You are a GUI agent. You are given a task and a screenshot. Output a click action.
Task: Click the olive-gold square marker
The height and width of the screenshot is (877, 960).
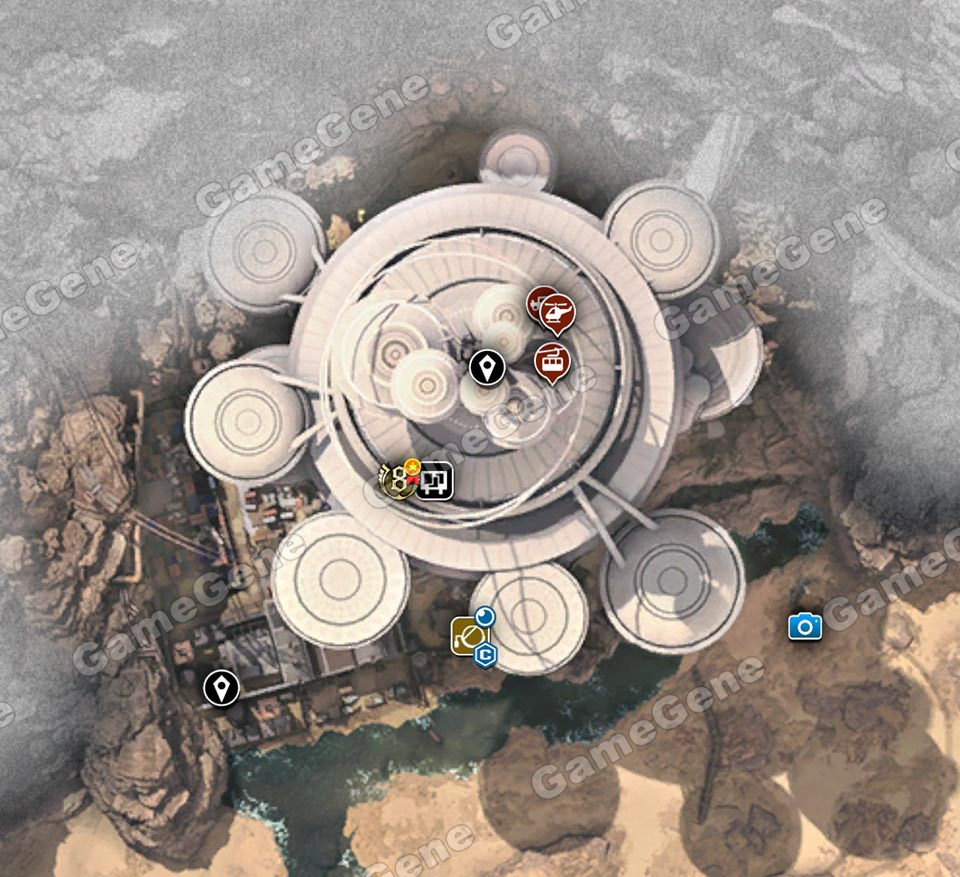pyautogui.click(x=465, y=636)
